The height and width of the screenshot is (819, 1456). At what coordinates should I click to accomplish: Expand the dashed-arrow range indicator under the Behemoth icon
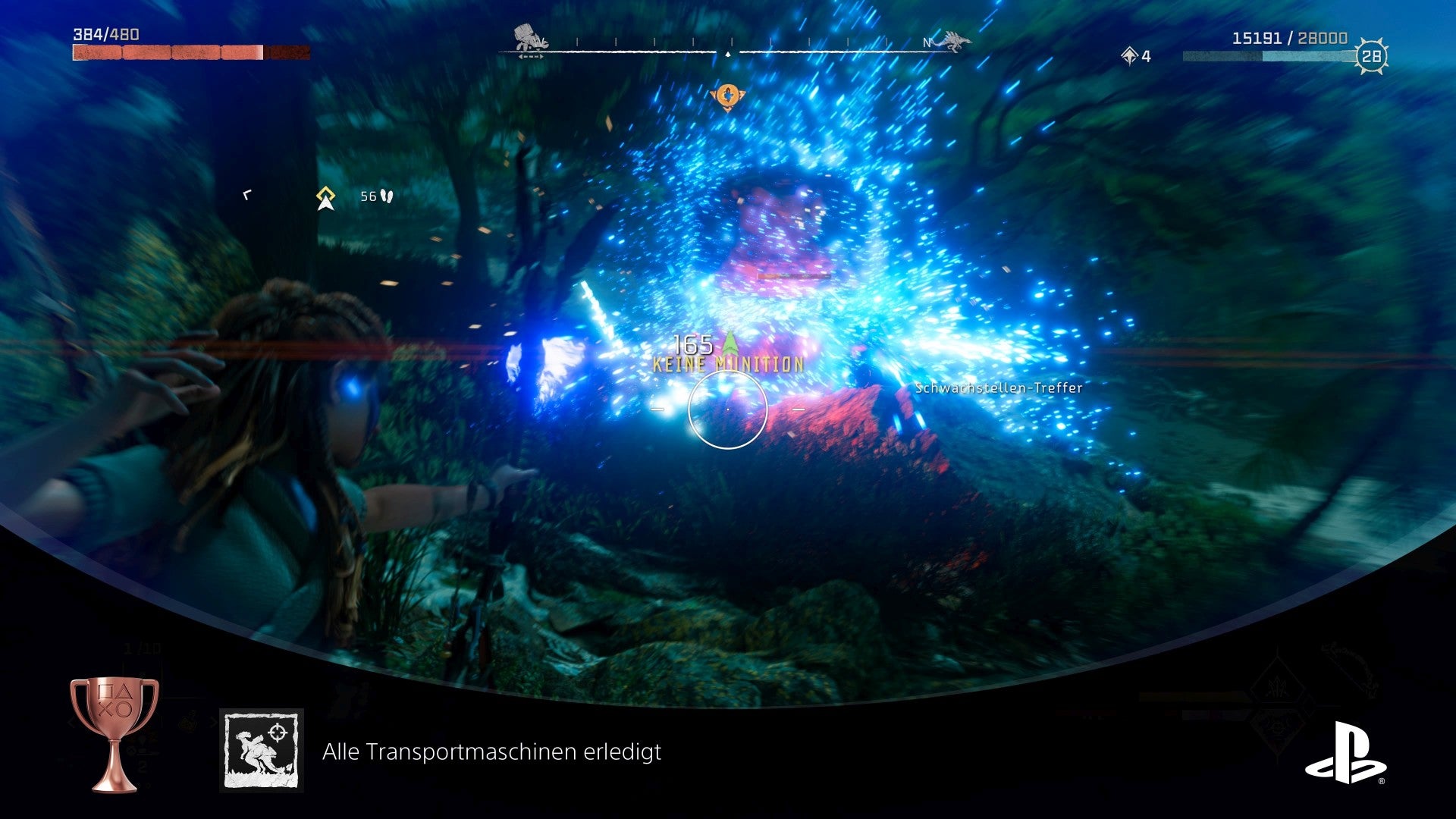tap(531, 55)
